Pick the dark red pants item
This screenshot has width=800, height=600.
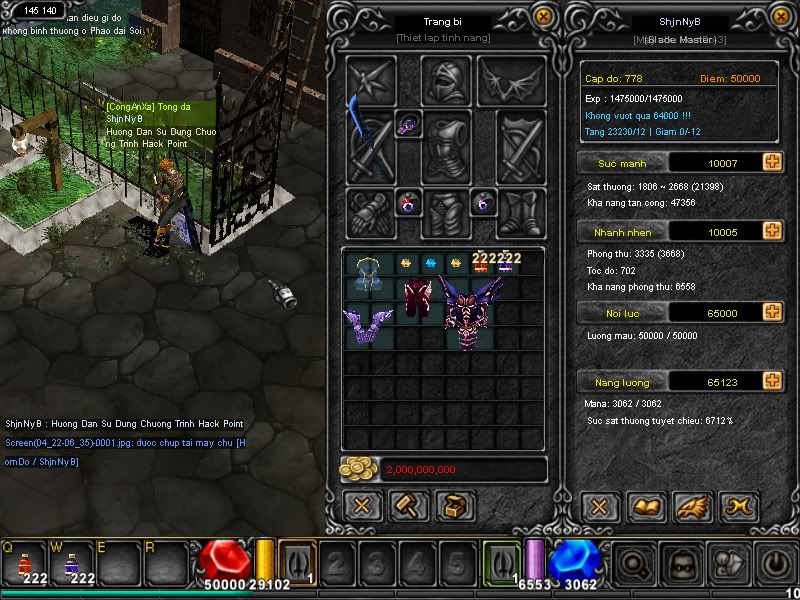click(x=416, y=300)
